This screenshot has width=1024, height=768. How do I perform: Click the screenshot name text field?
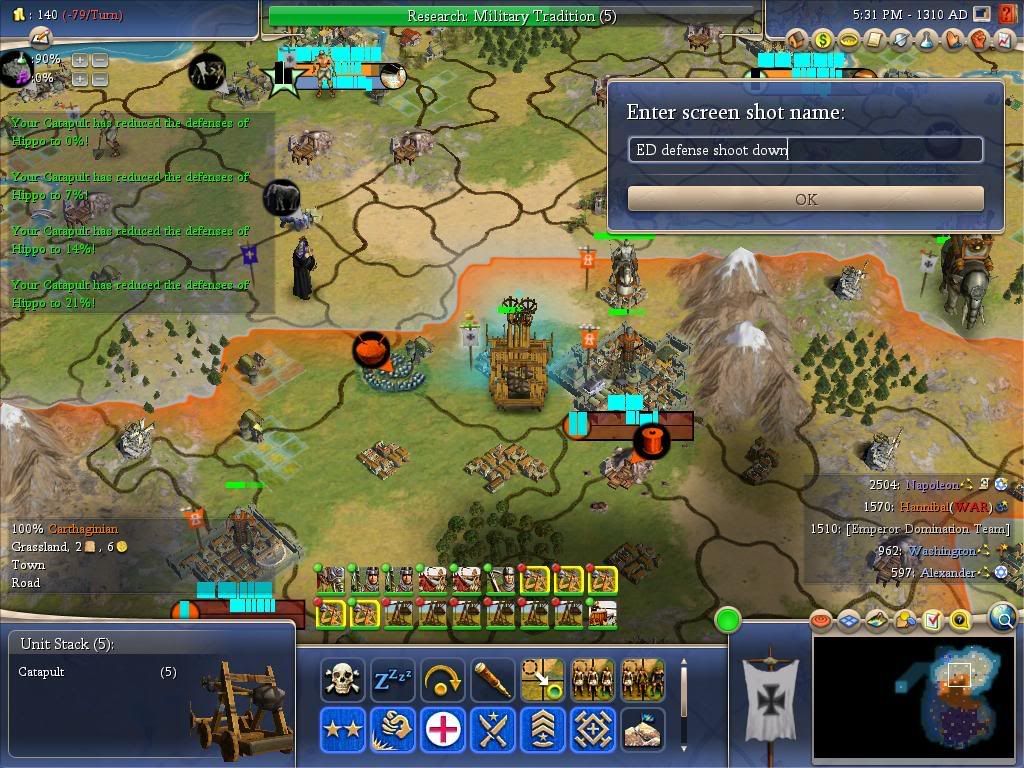(806, 150)
